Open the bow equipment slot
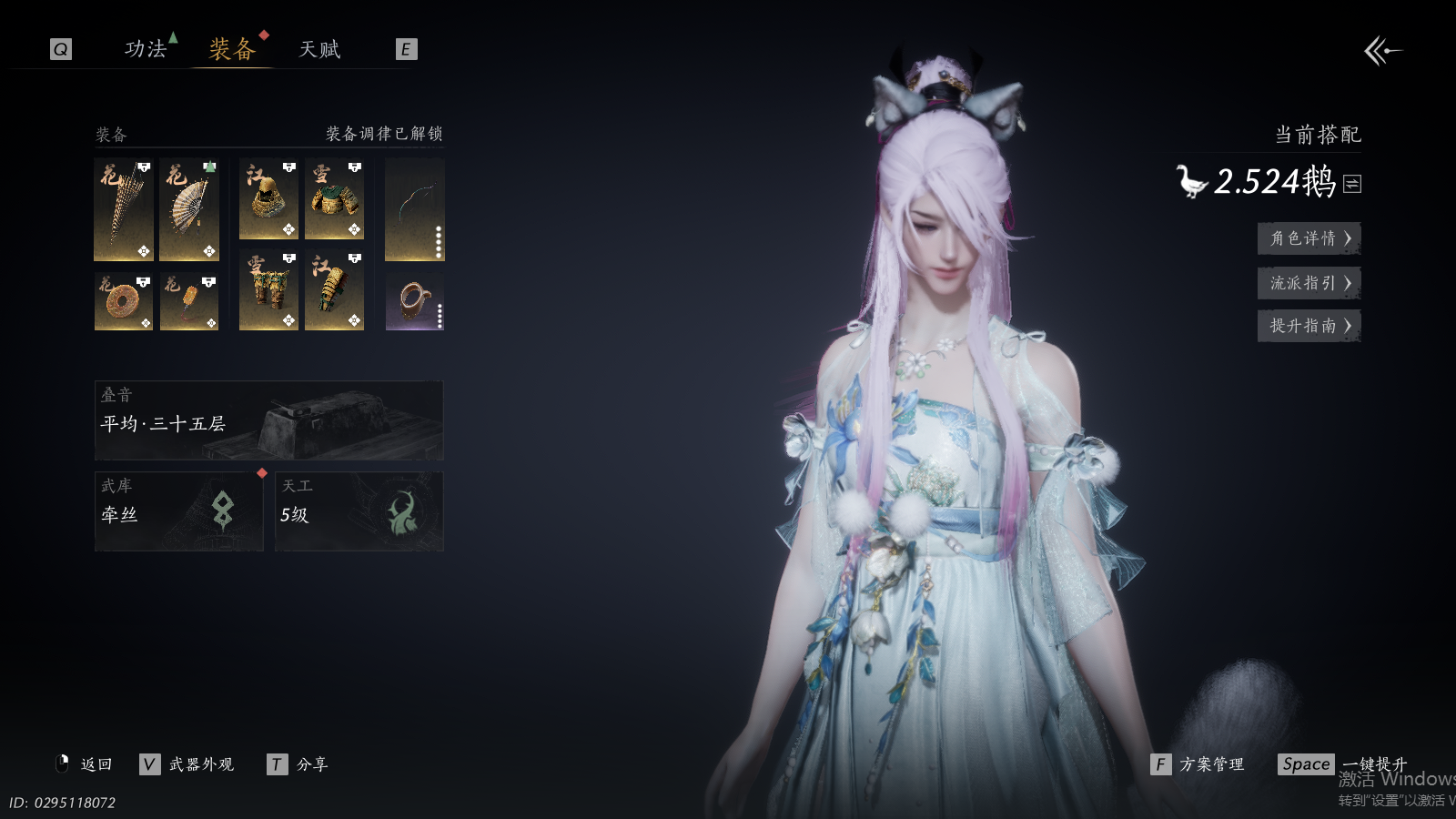 pyautogui.click(x=415, y=209)
